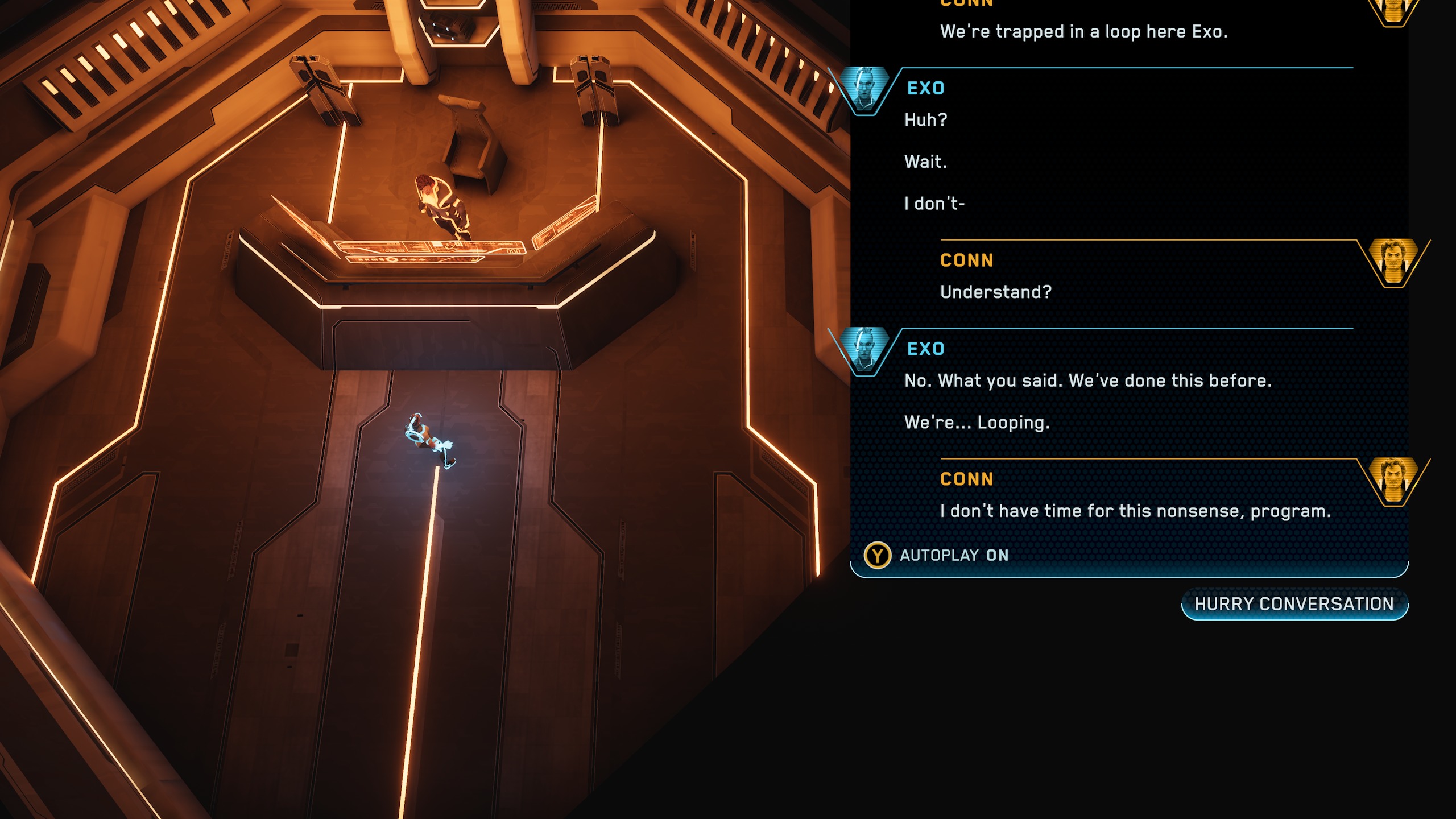Image resolution: width=1456 pixels, height=819 pixels.
Task: Toggle the Autoplay On setting
Action: (937, 555)
